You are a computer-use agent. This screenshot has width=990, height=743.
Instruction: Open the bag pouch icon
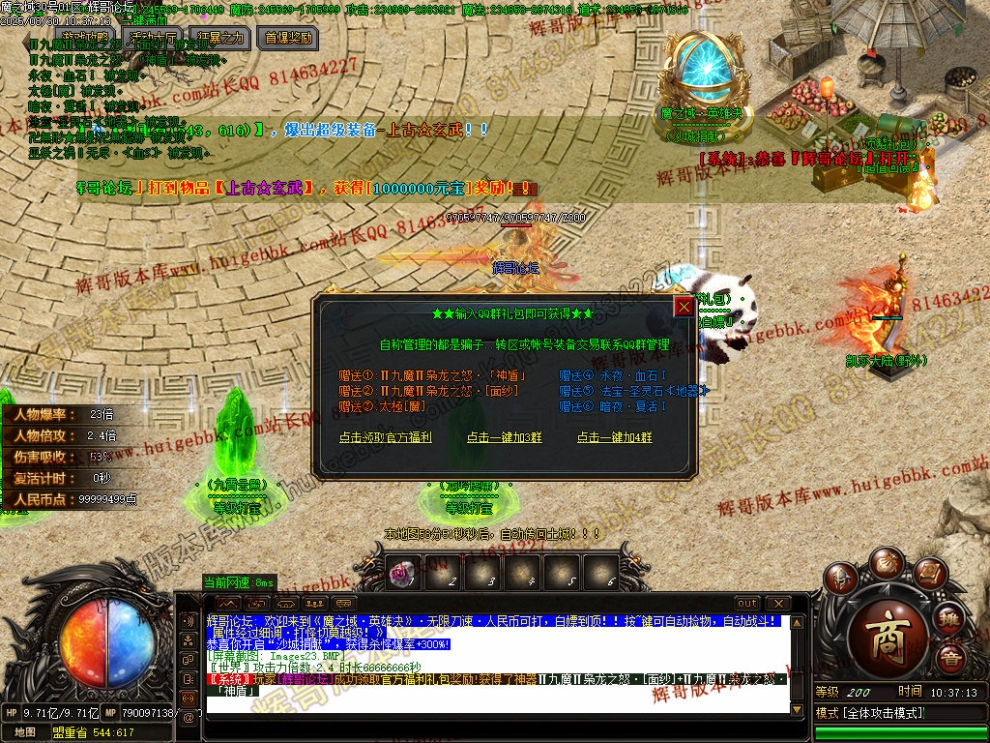886,563
